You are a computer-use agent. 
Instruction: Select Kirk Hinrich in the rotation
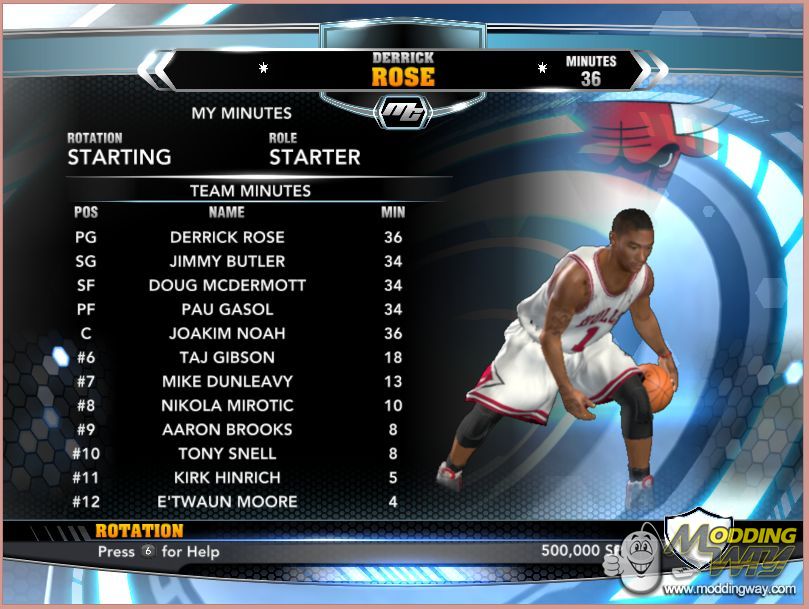(x=227, y=477)
